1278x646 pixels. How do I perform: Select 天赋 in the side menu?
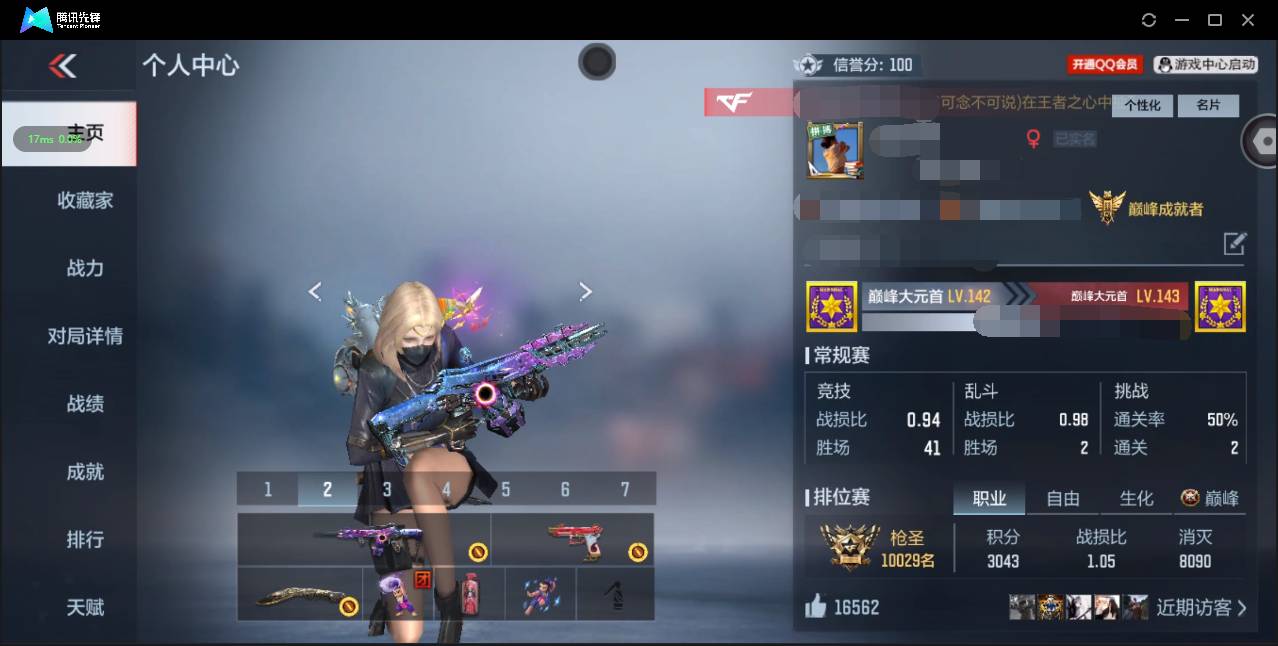pyautogui.click(x=85, y=607)
